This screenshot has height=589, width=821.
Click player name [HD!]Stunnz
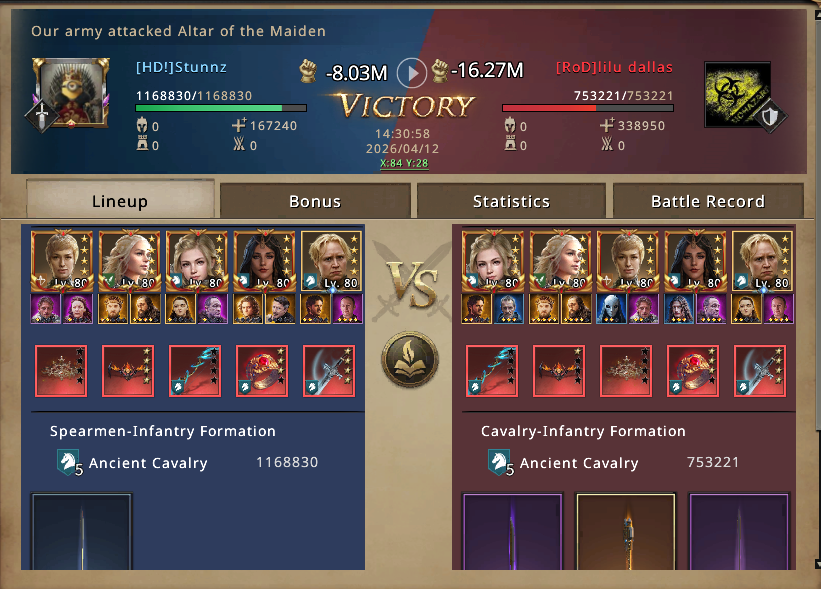click(181, 68)
